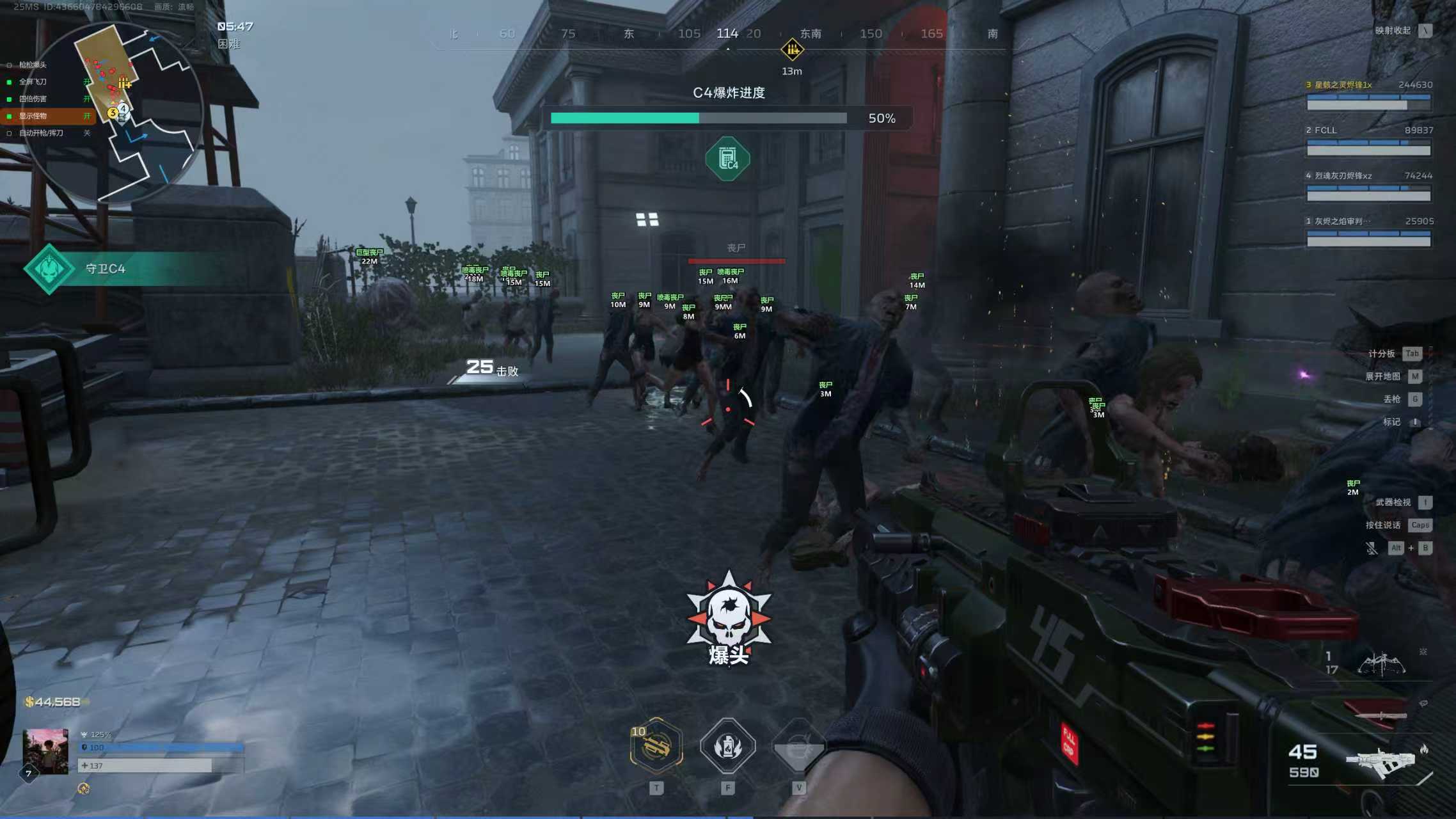Toggle the 全屏飞刀 overlay option
Viewport: 1456px width, 819px height.
[x=33, y=82]
